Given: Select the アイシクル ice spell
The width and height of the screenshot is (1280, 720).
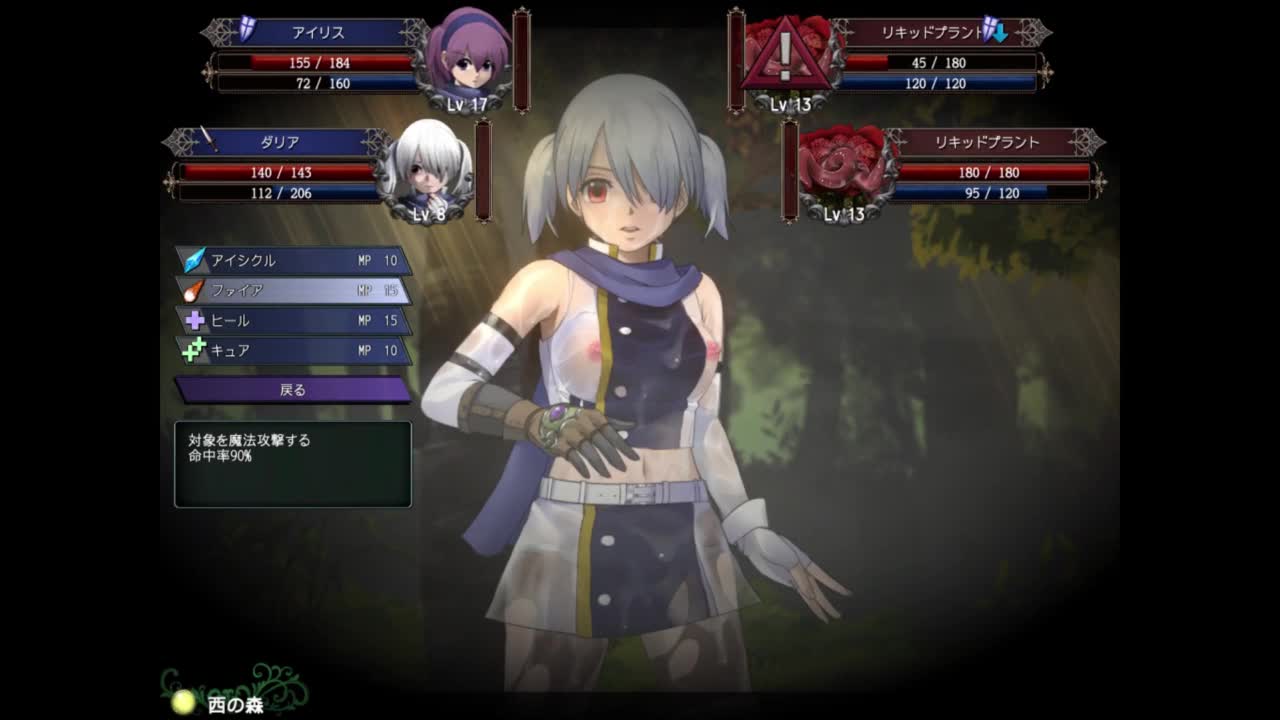Looking at the screenshot, I should [293, 260].
